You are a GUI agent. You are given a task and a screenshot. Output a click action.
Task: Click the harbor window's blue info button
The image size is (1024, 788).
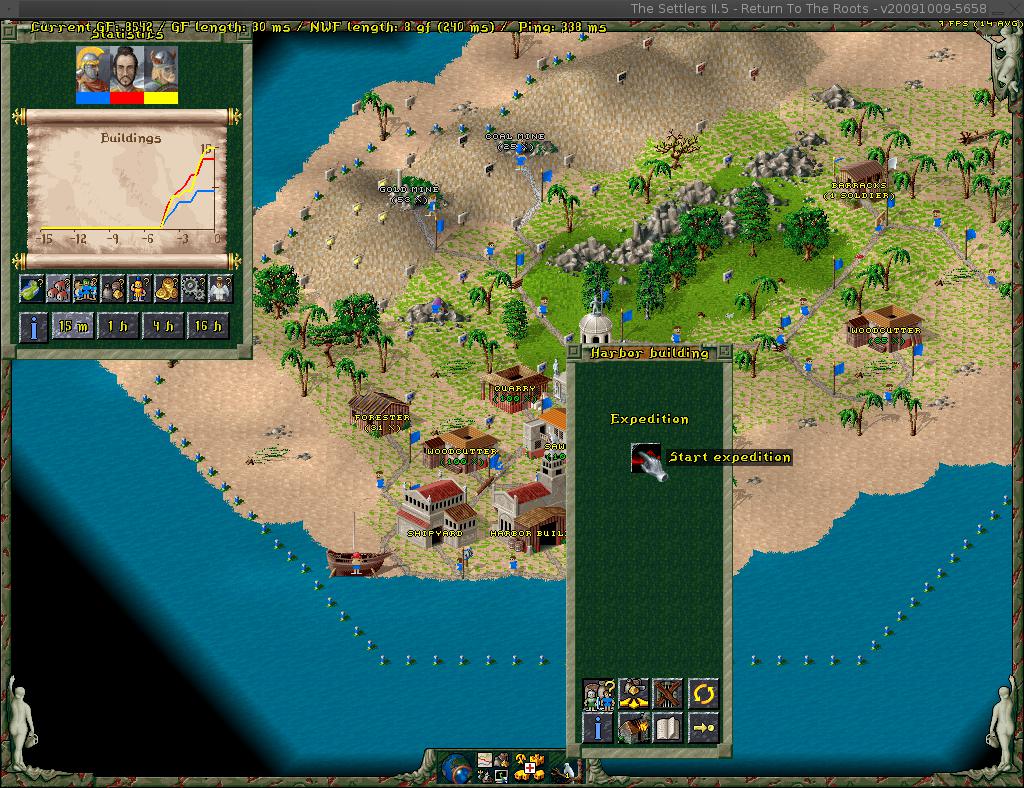598,727
